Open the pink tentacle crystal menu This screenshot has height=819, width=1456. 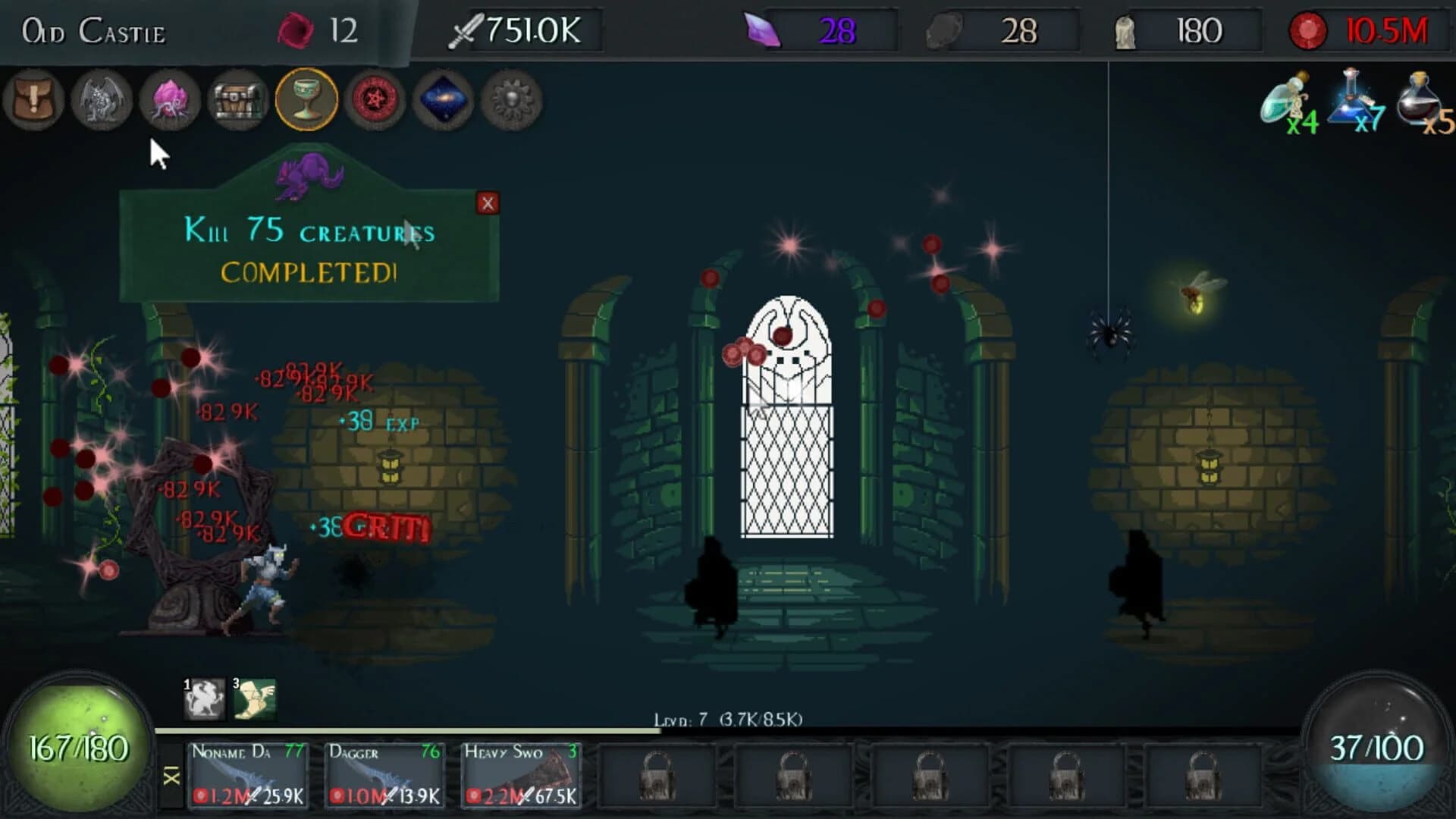click(x=169, y=101)
